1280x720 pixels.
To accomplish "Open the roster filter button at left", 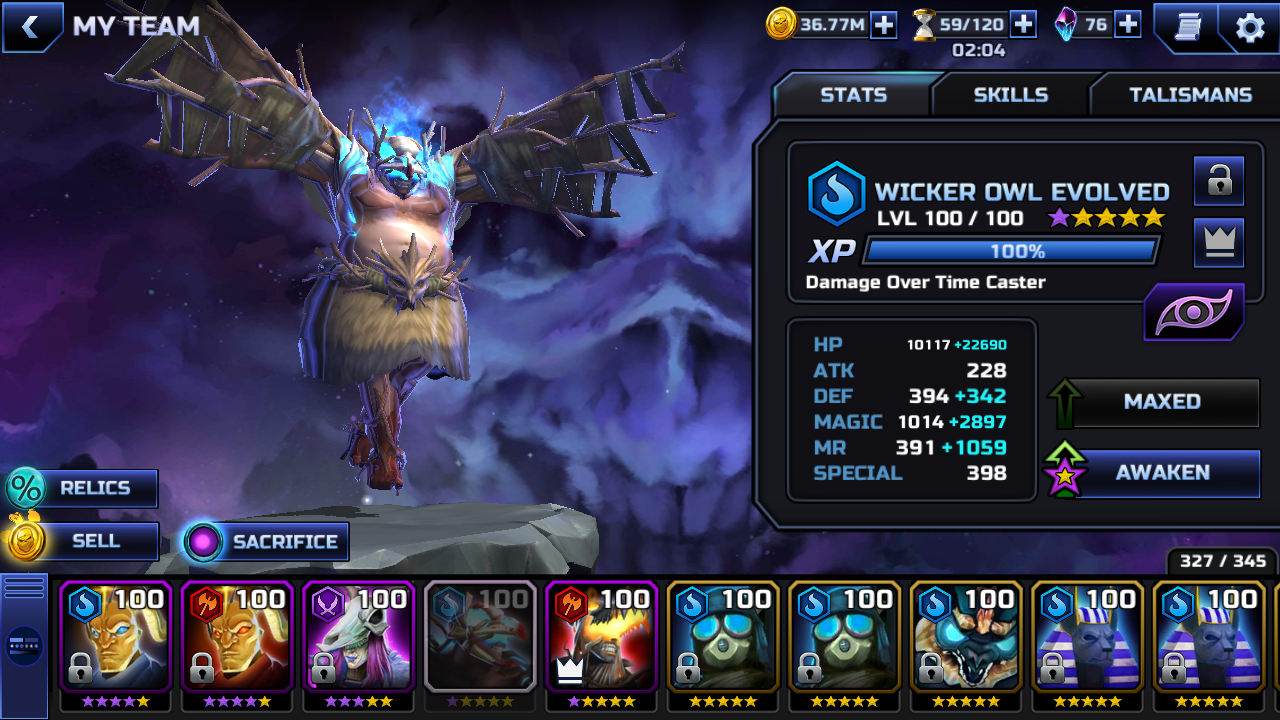I will 24,645.
